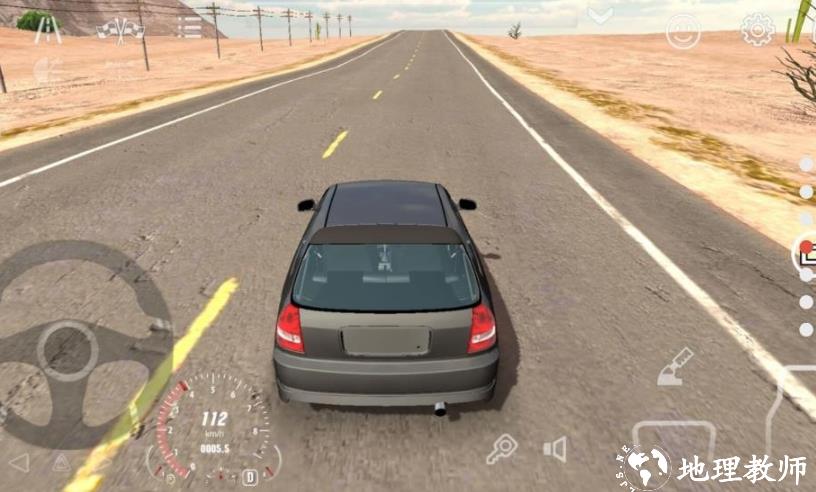Screen dimensions: 816x492
Task: Expand the top dropdown arrow
Action: click(600, 15)
